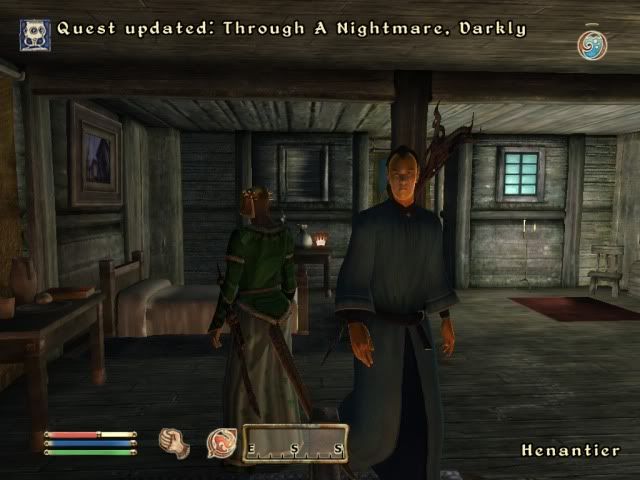The height and width of the screenshot is (480, 640).
Task: Click the quest updated icon beside the notification
Action: [x=35, y=34]
